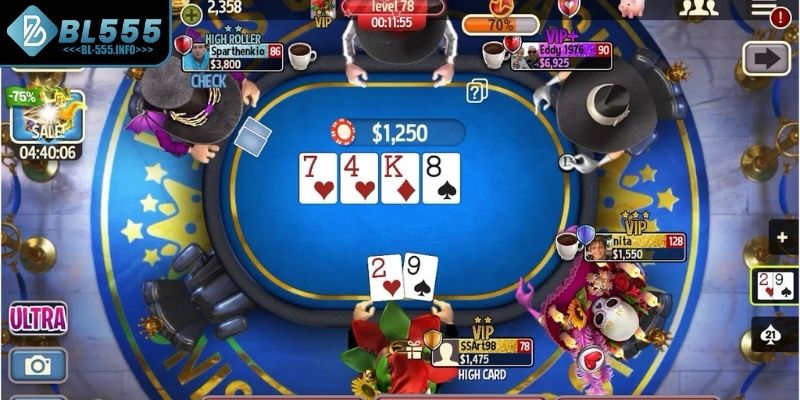Image resolution: width=800 pixels, height=400 pixels.
Task: Take a screenshot with the camera button
Action: pyautogui.click(x=38, y=365)
